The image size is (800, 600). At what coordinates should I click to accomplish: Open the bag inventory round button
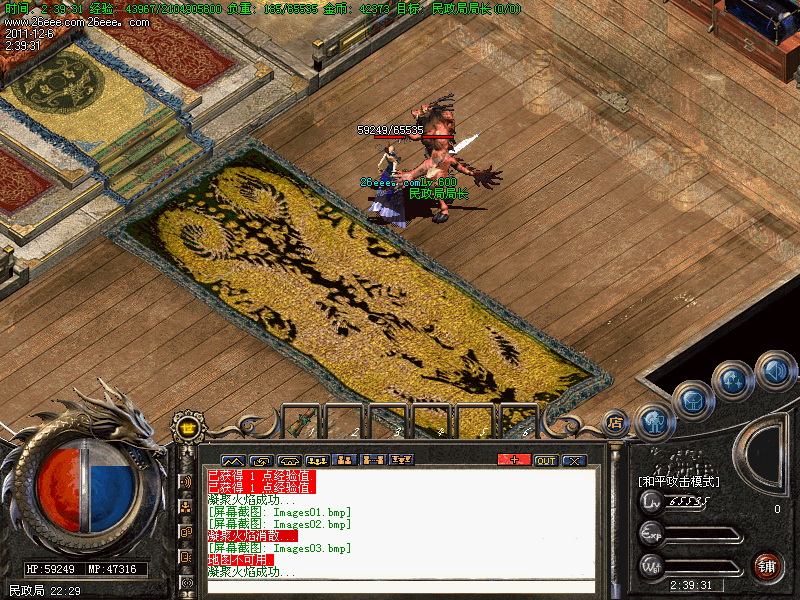[692, 401]
